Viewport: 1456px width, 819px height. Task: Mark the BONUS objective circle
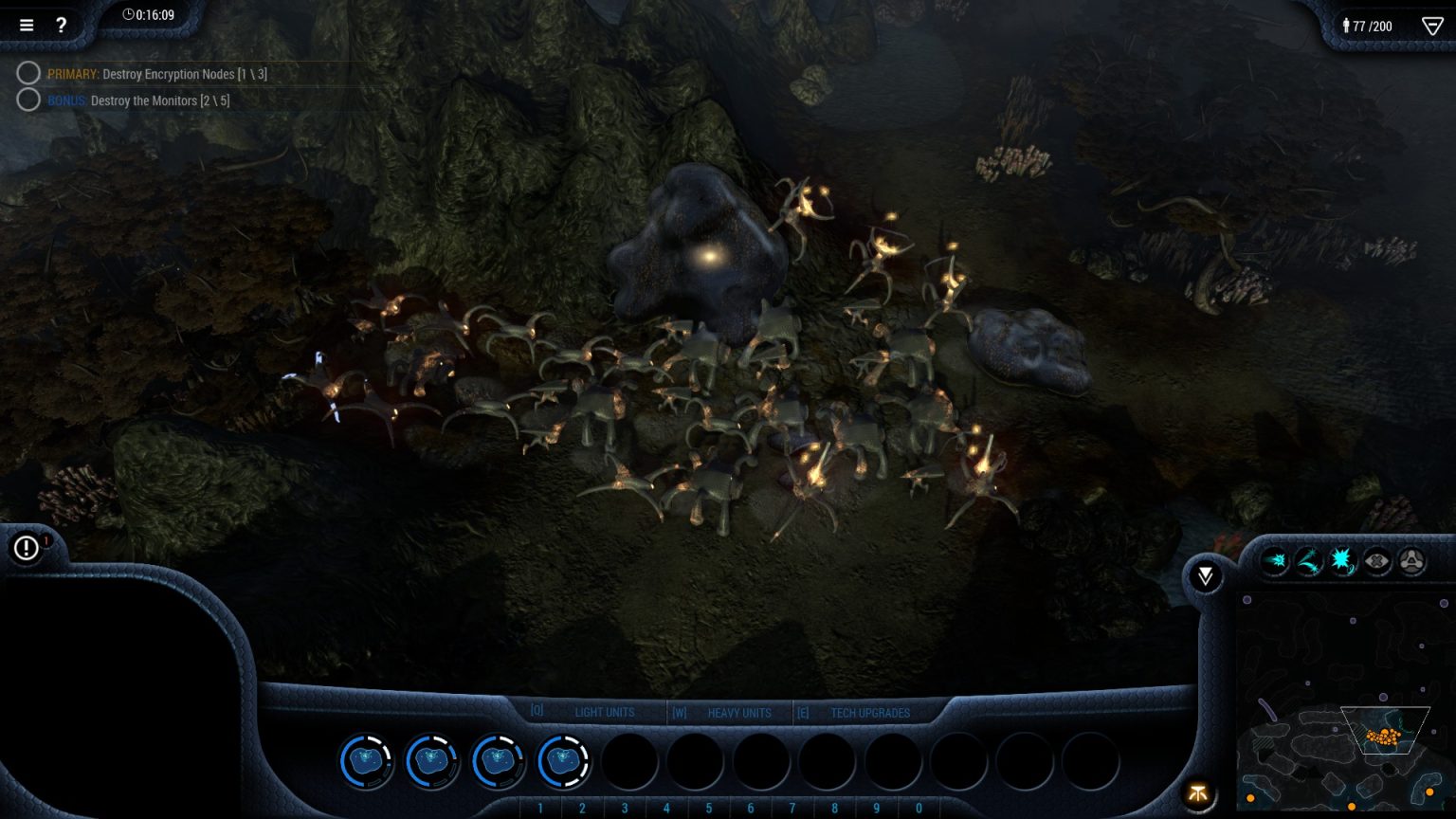[x=28, y=100]
